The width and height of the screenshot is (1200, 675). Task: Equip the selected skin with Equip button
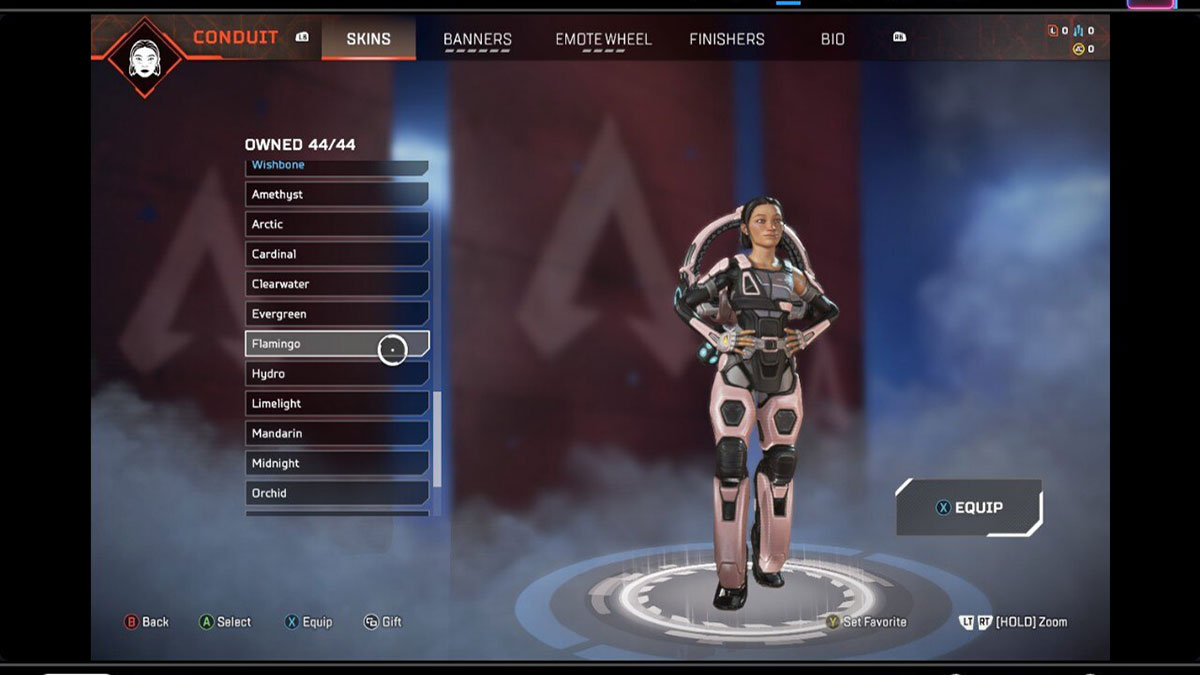pos(968,508)
